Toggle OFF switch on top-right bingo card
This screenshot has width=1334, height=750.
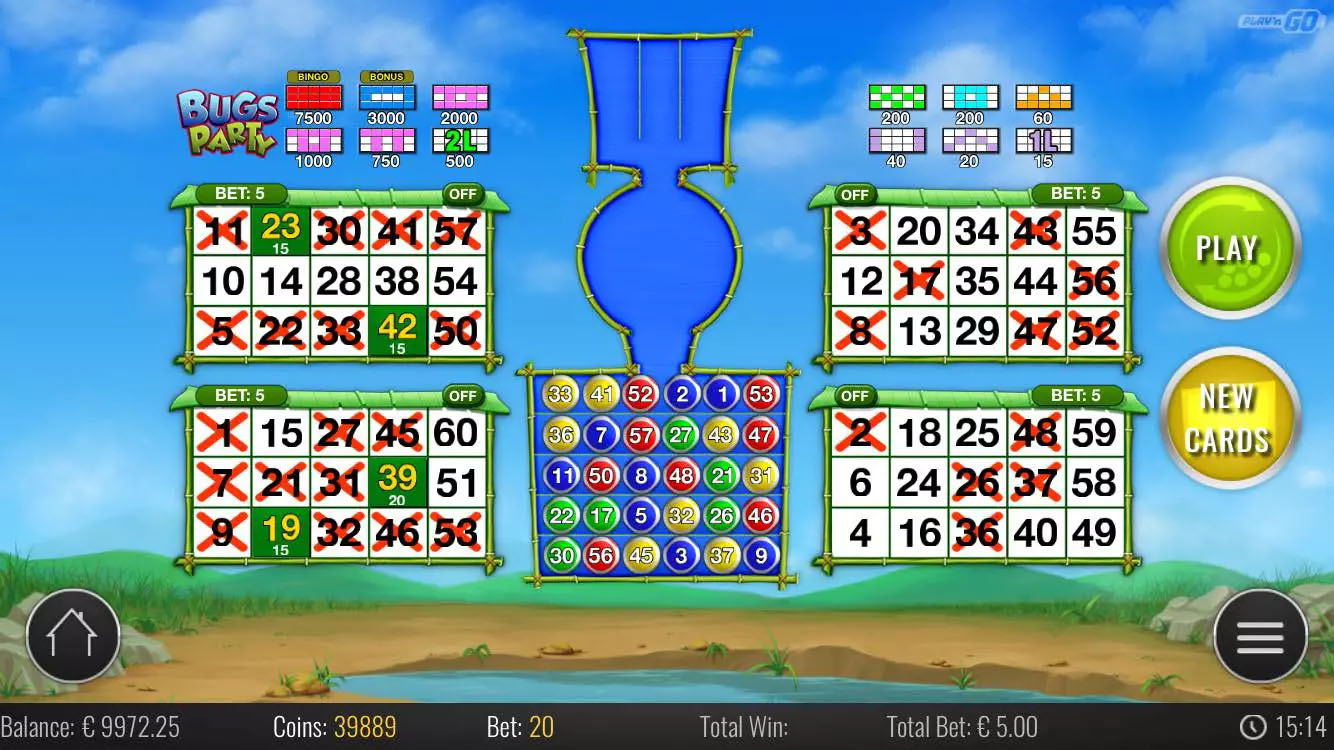tap(855, 195)
